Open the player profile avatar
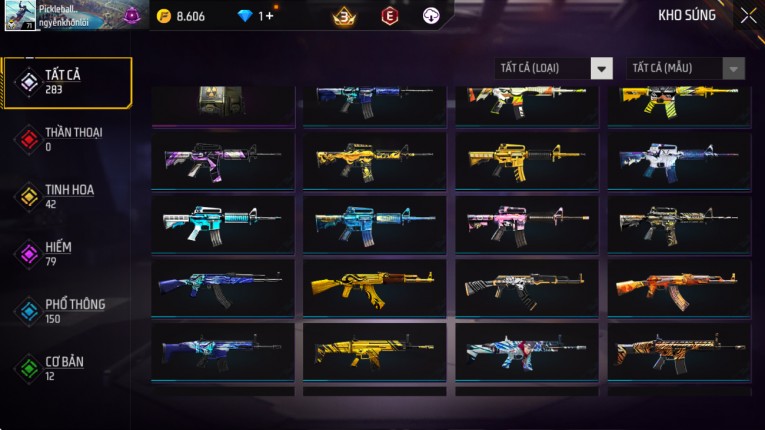This screenshot has height=430, width=765. click(20, 16)
